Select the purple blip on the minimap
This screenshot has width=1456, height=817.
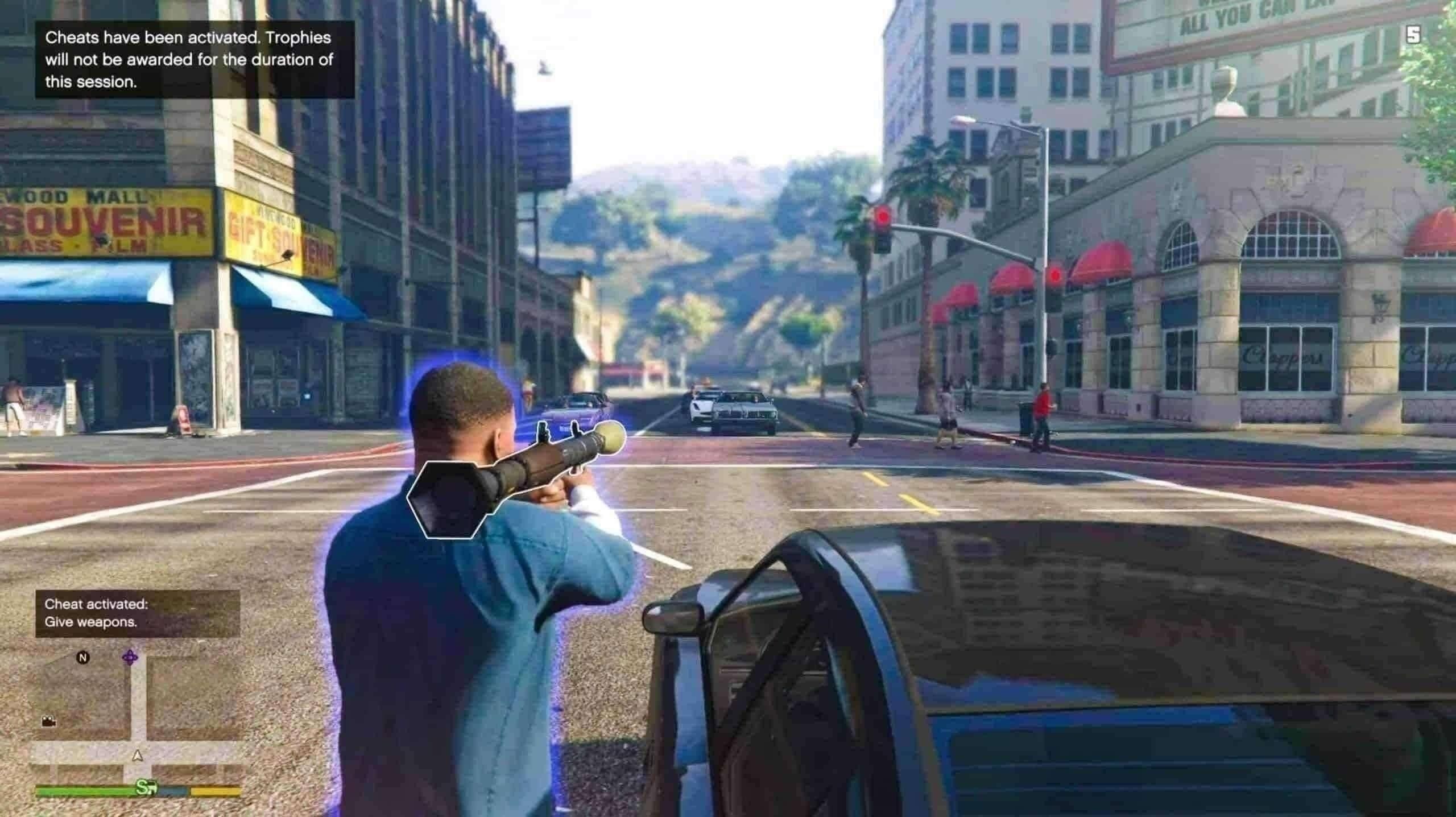(130, 657)
